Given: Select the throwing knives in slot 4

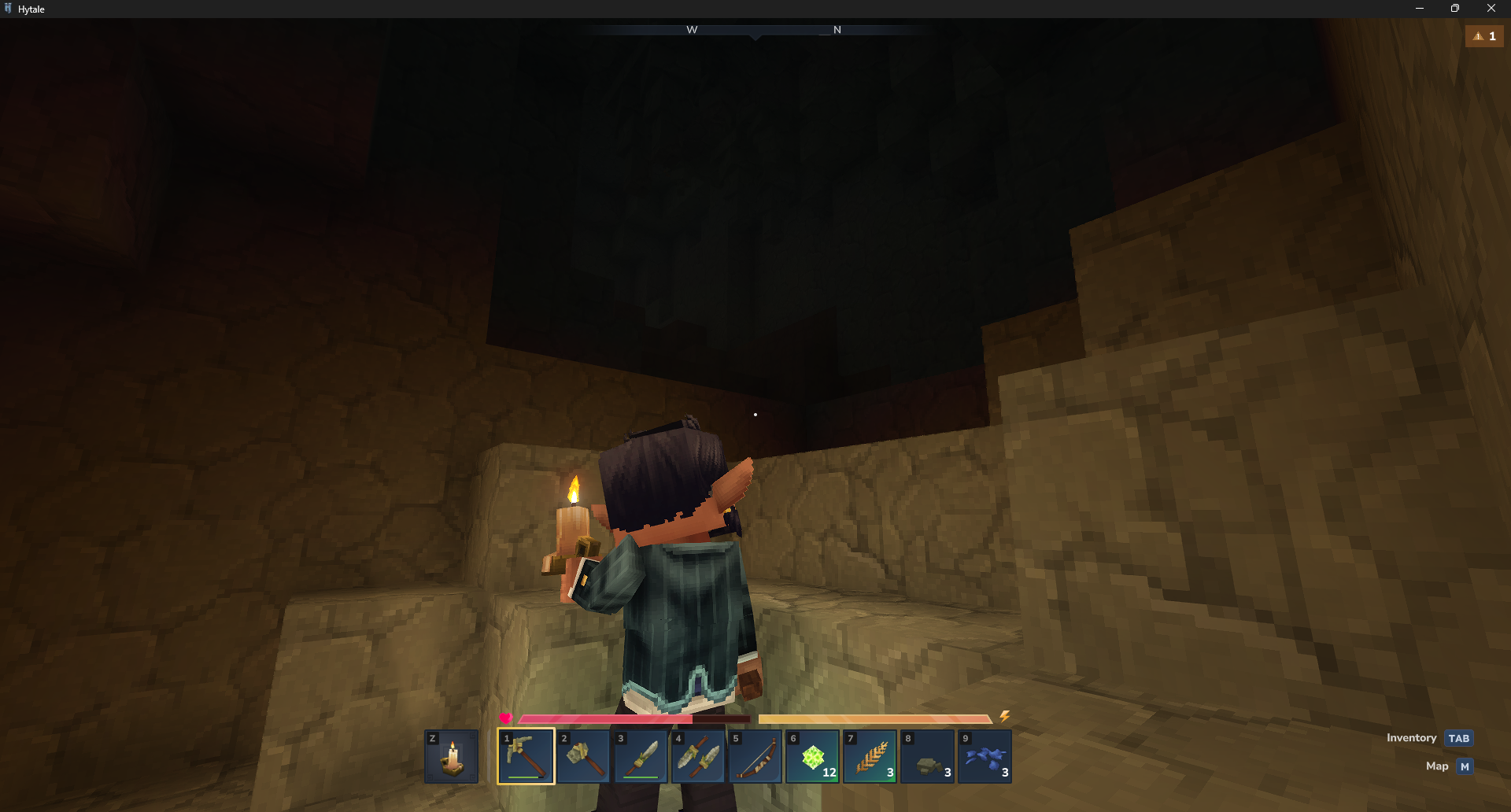Looking at the screenshot, I should tap(699, 755).
